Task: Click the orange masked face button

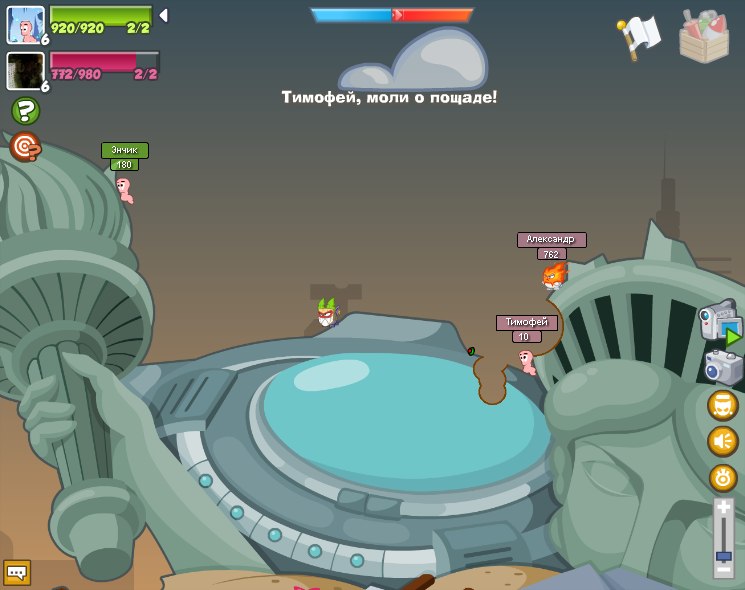Action: (723, 405)
